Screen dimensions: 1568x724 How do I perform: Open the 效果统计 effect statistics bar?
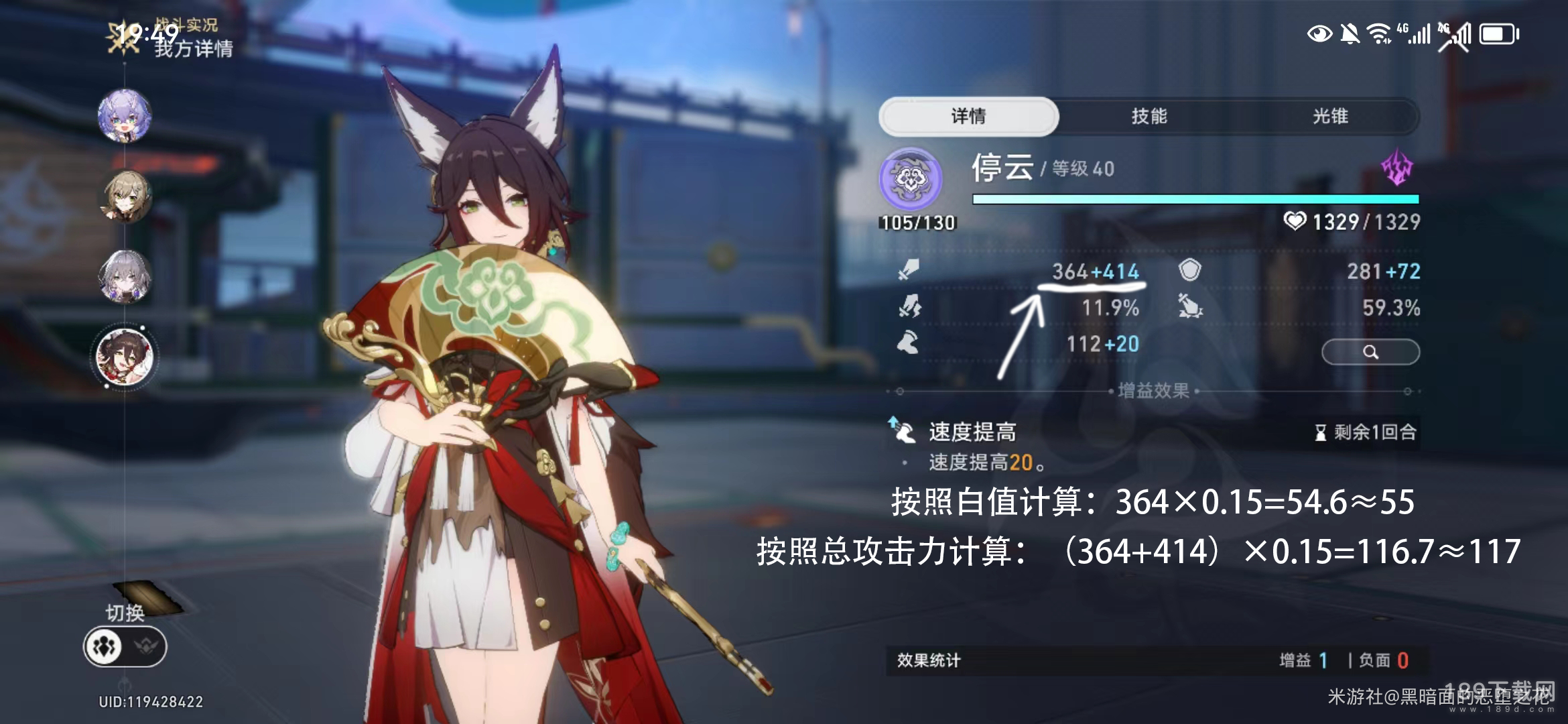(1155, 660)
